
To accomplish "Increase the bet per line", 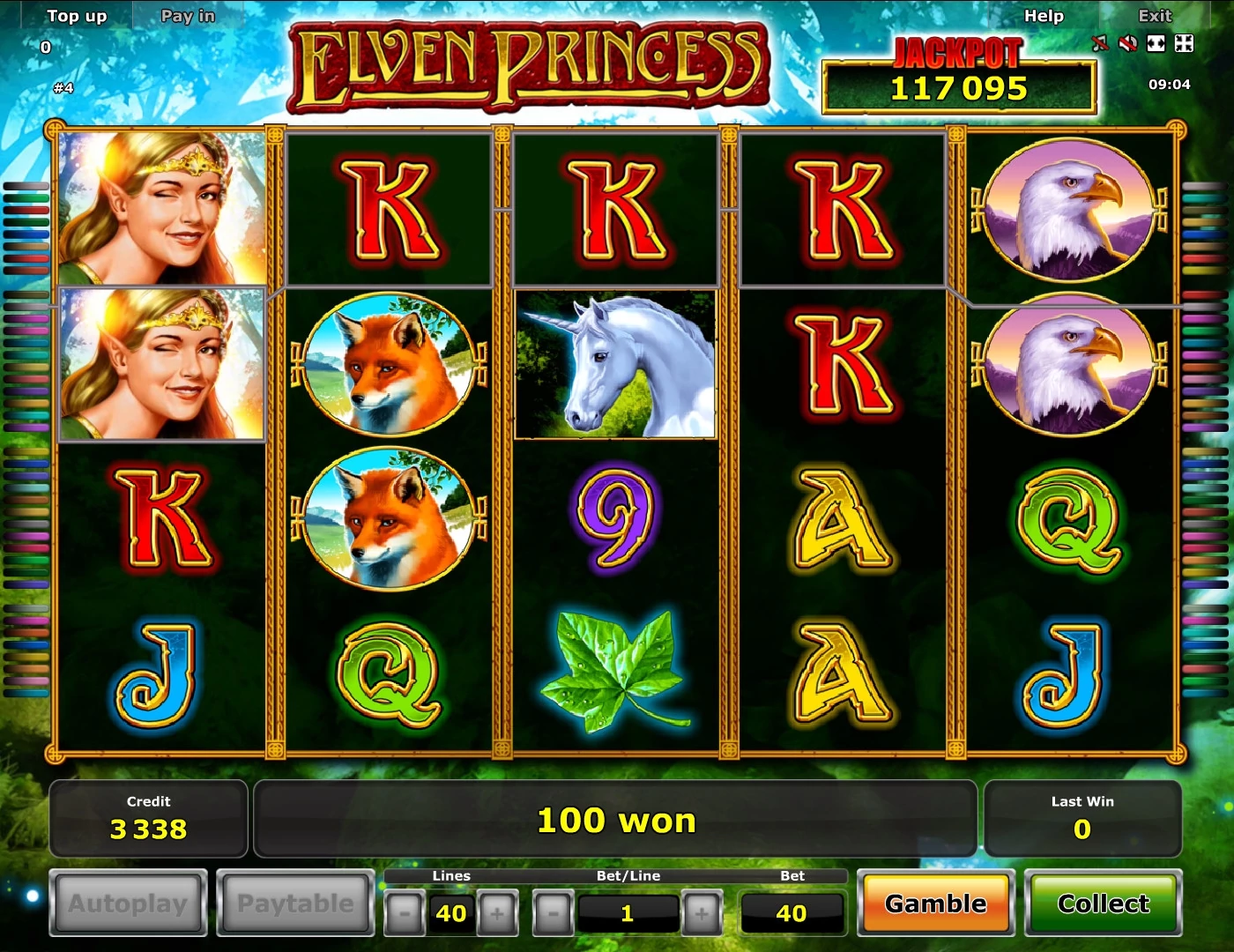I will [x=702, y=913].
